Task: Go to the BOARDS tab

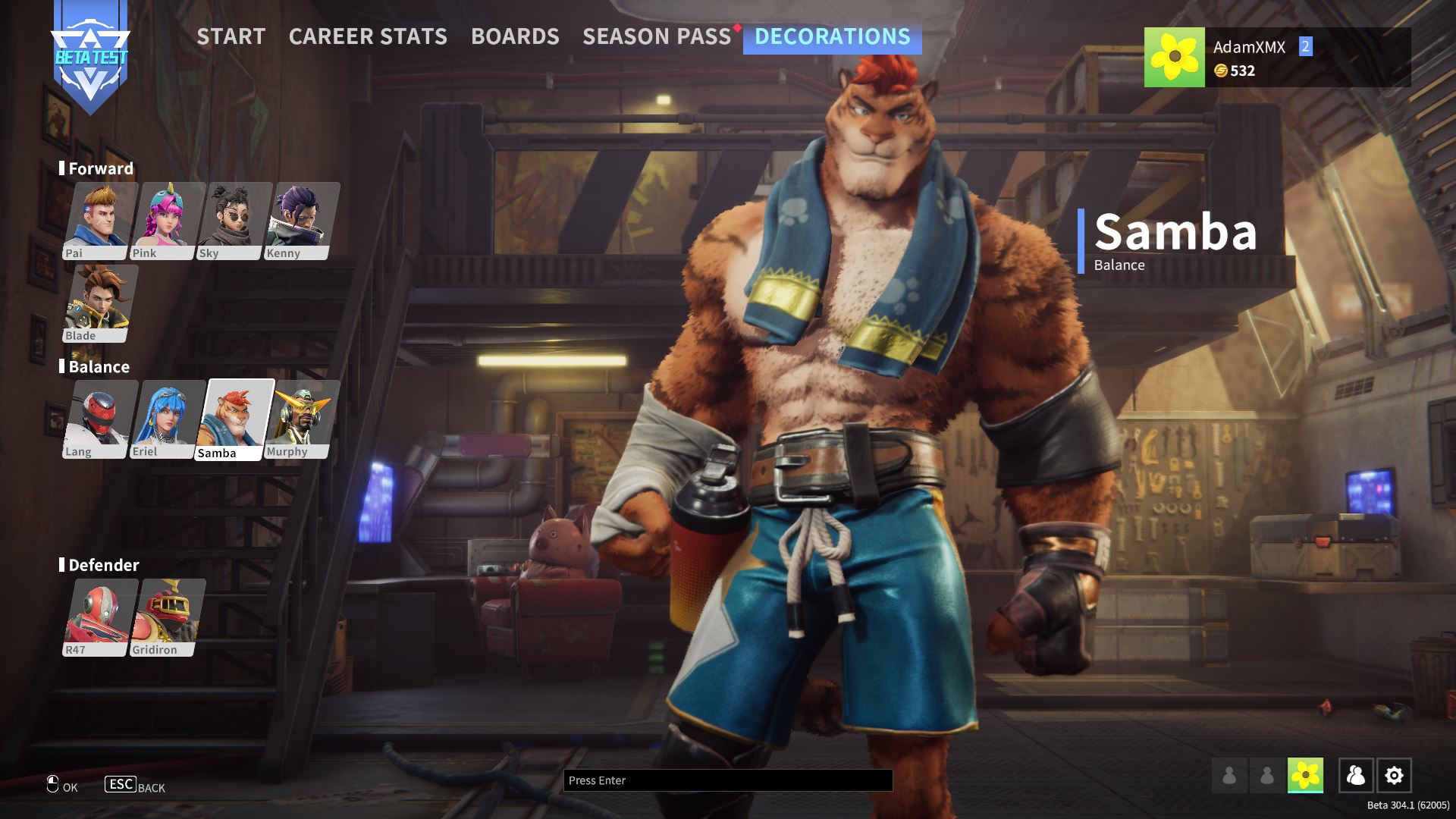Action: pos(515,36)
